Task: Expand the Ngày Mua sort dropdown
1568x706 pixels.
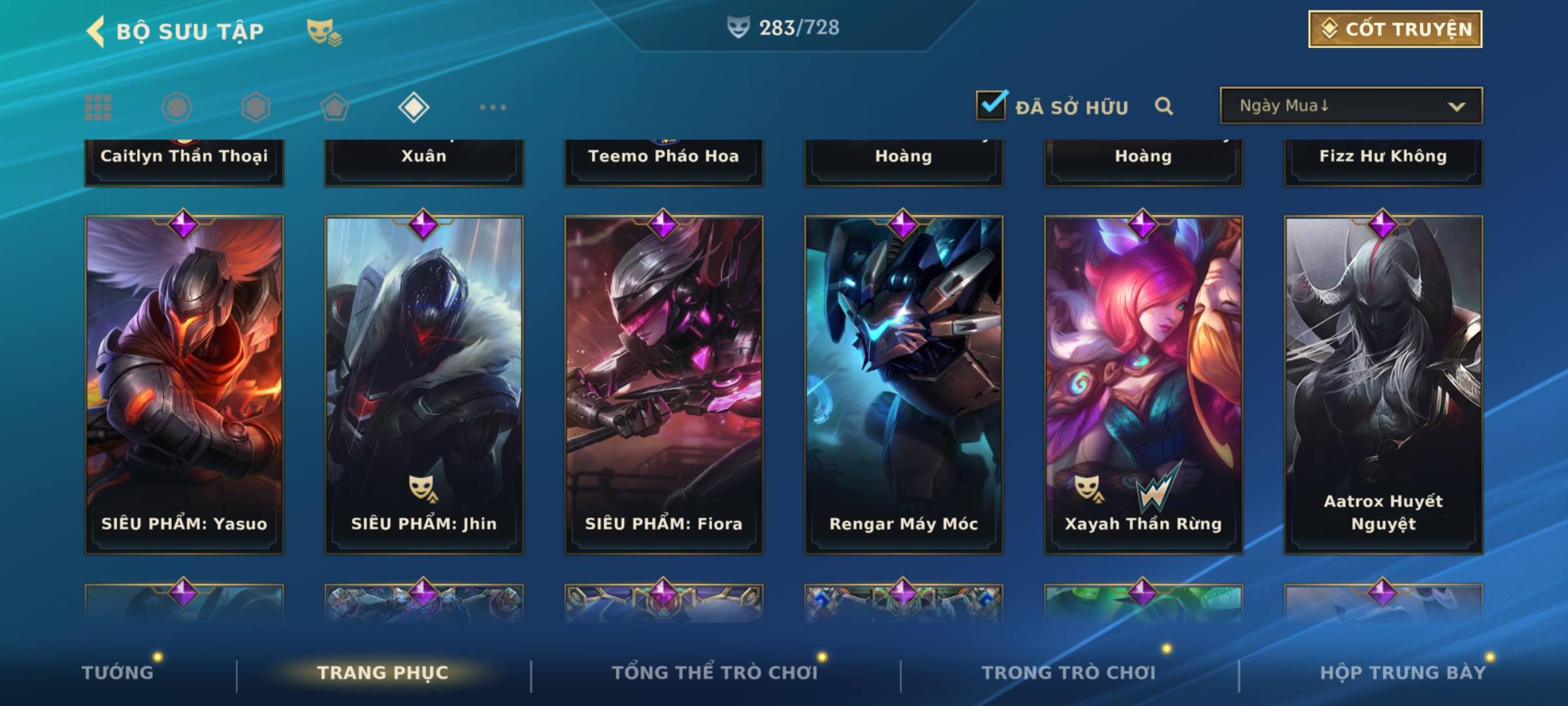Action: [1350, 106]
